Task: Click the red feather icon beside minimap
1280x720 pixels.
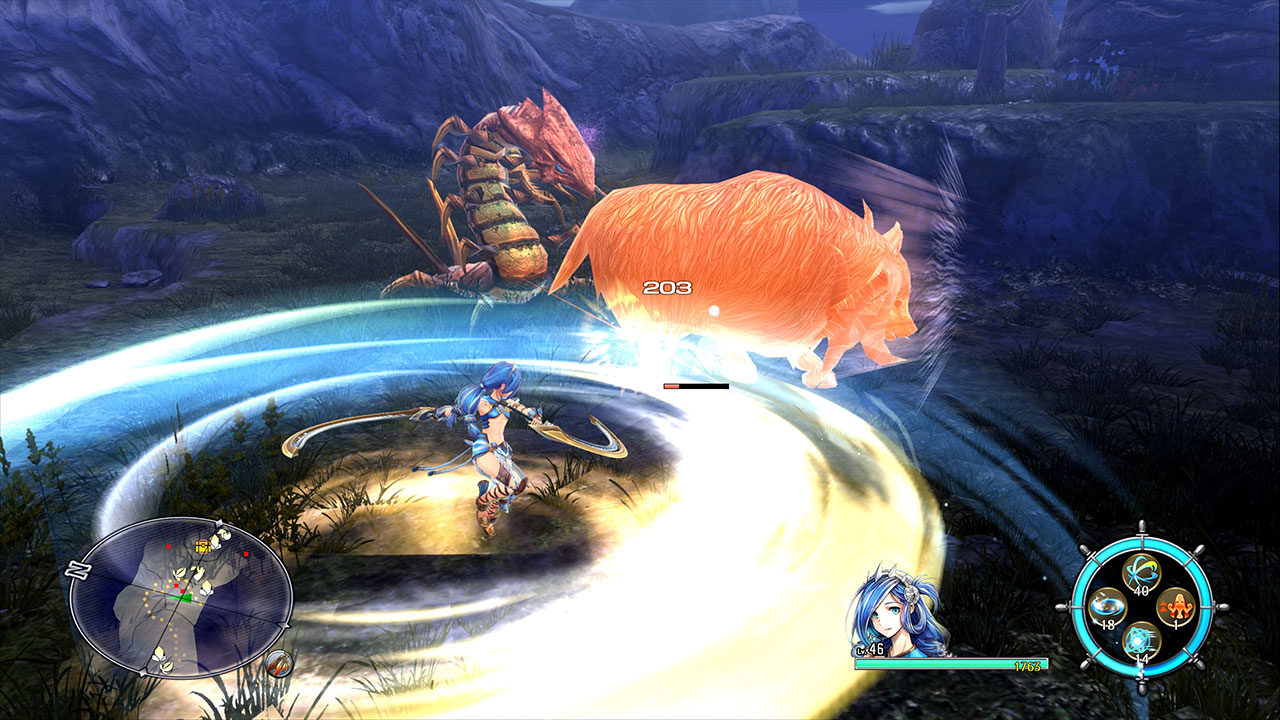Action: point(280,663)
